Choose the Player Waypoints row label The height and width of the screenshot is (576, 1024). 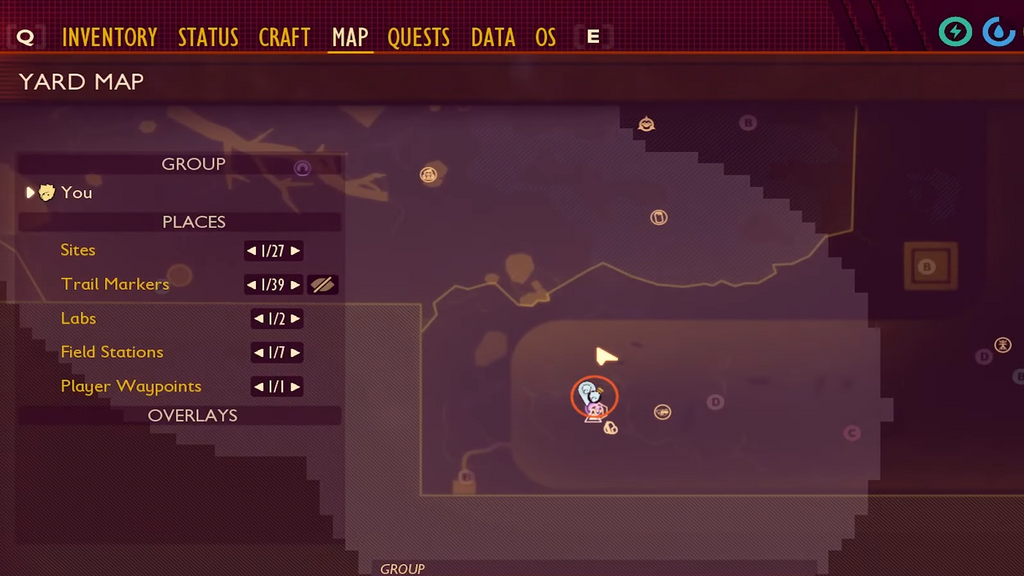click(131, 386)
